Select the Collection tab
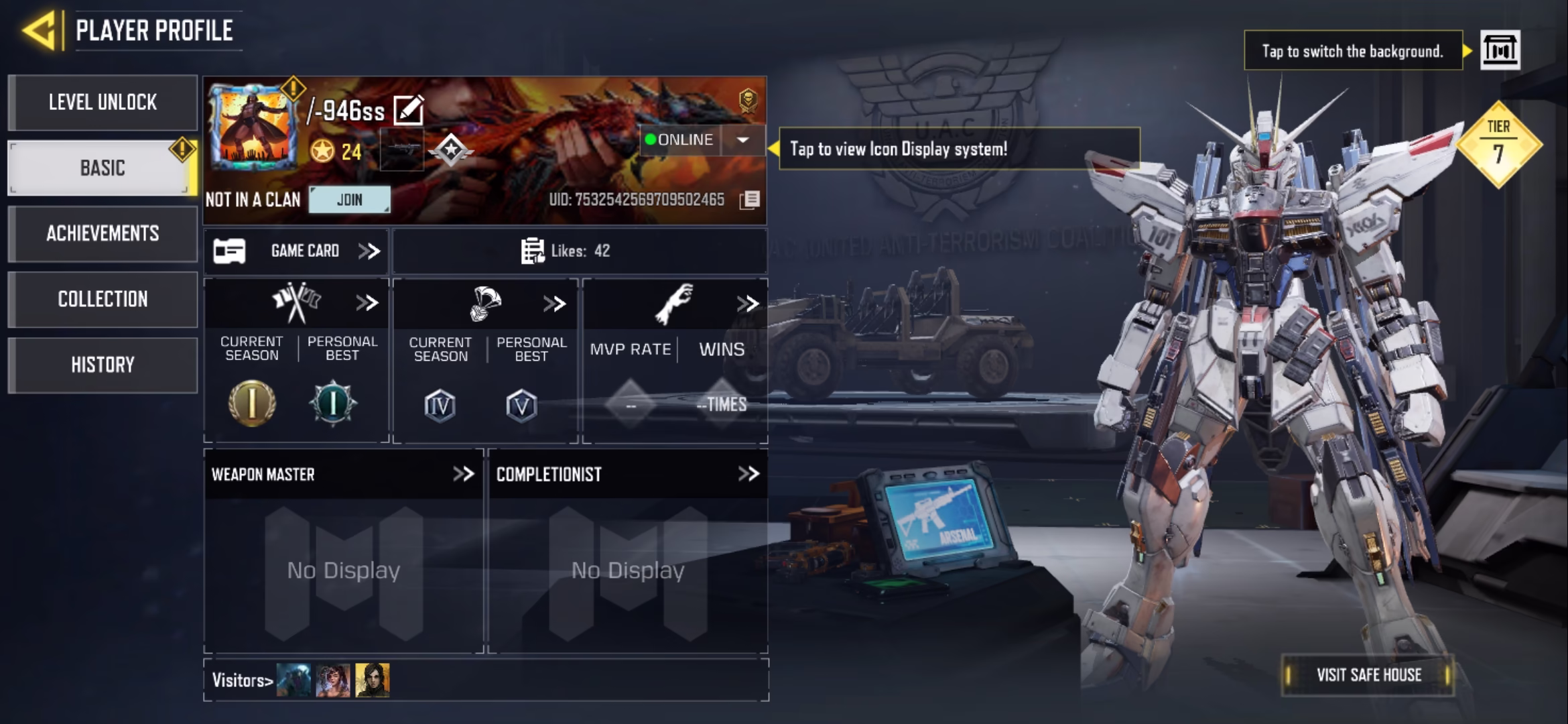Viewport: 1568px width, 724px height. pyautogui.click(x=103, y=299)
